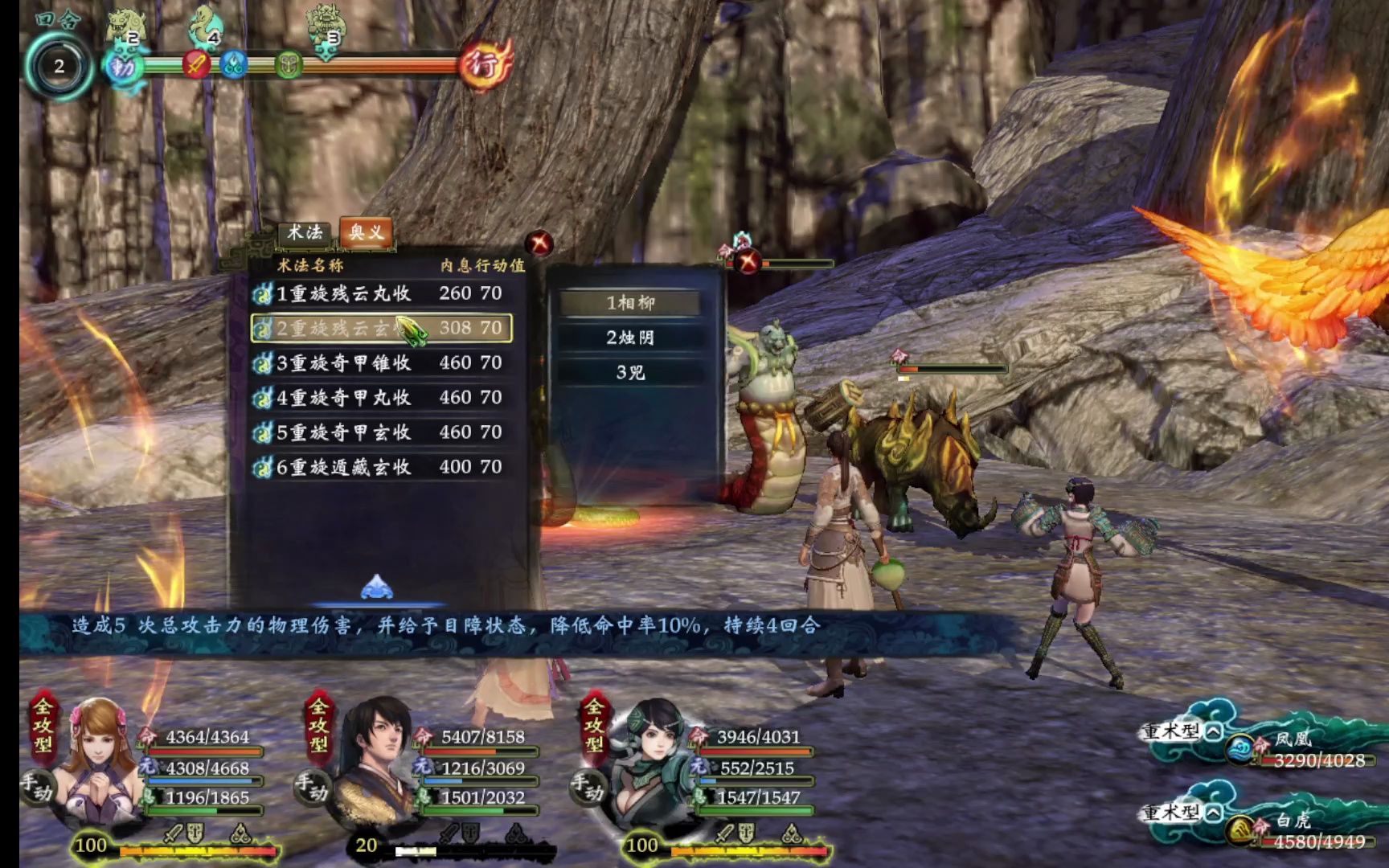This screenshot has height=868, width=1389.
Task: Expand the 凤凰 summon panel
Action: [1214, 731]
